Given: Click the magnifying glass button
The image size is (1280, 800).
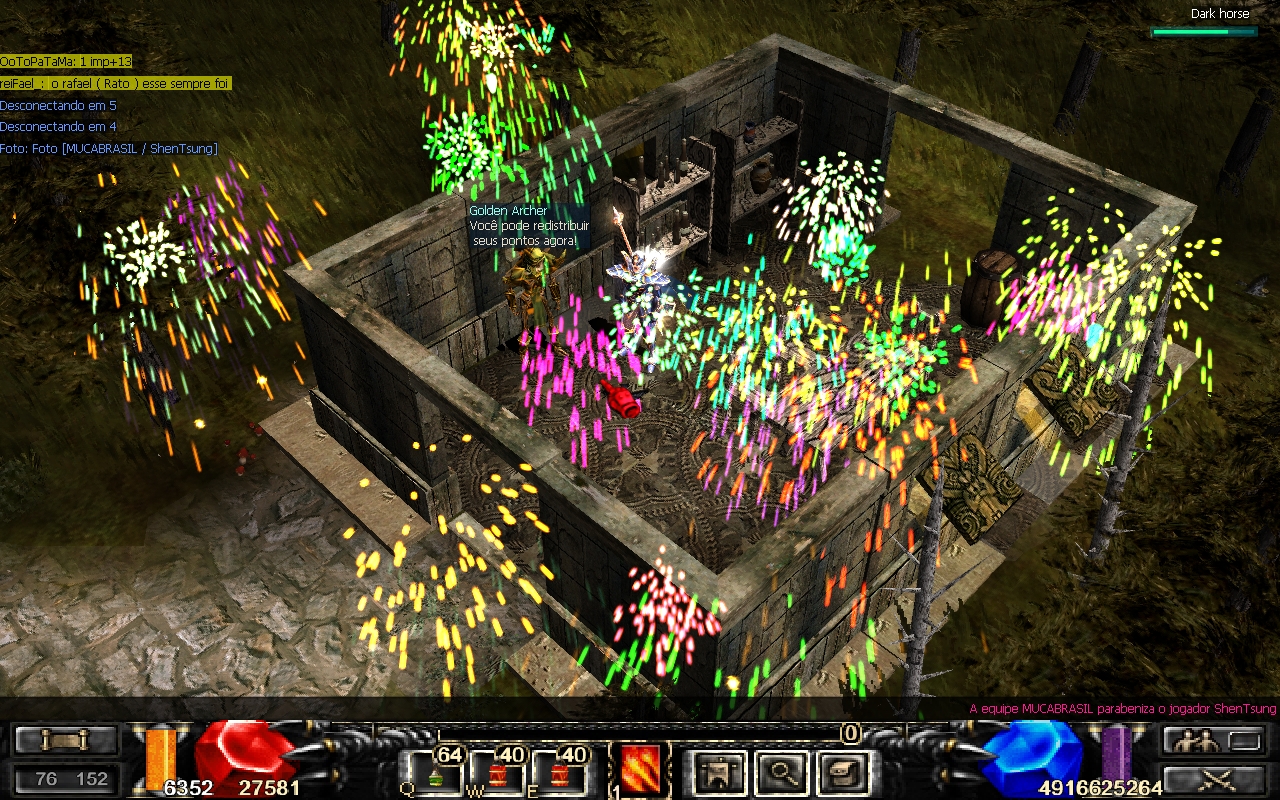Looking at the screenshot, I should tap(781, 773).
